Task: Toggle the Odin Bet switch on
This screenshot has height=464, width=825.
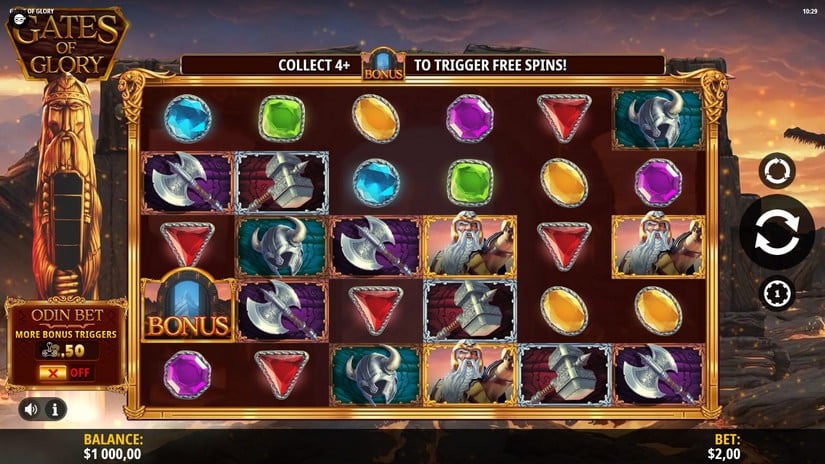Action: coord(65,373)
